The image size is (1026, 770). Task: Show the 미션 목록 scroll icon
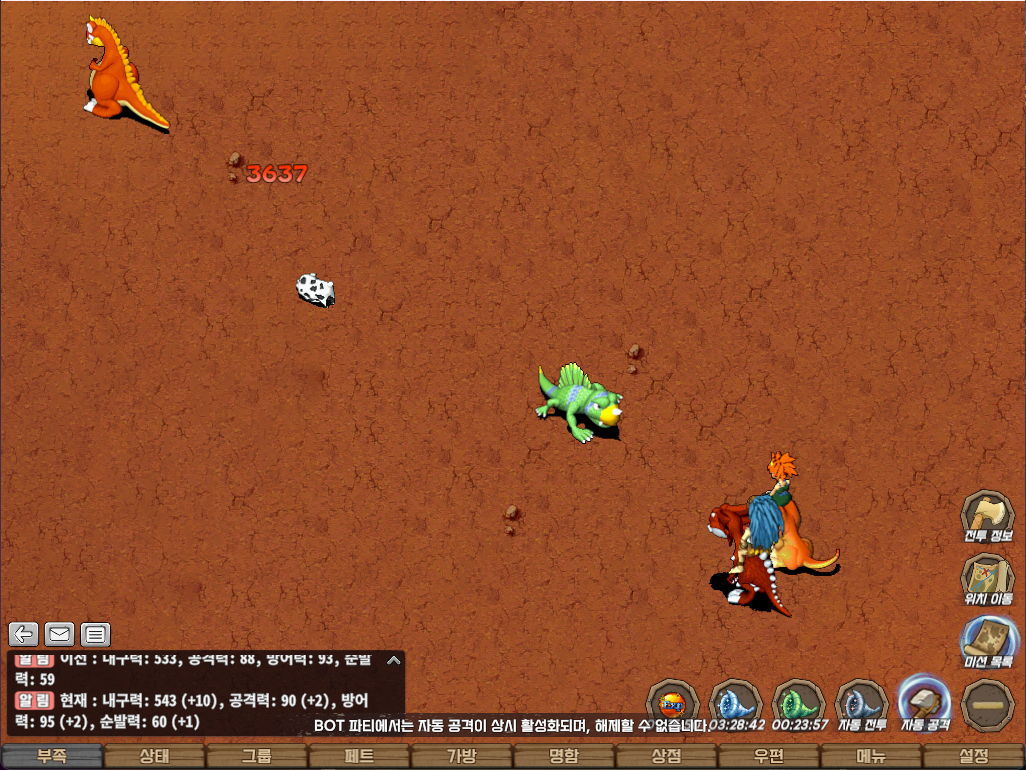pos(987,641)
